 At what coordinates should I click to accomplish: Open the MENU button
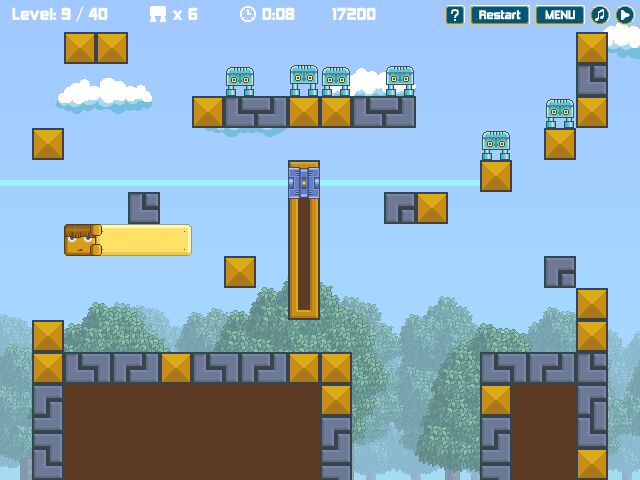(560, 15)
